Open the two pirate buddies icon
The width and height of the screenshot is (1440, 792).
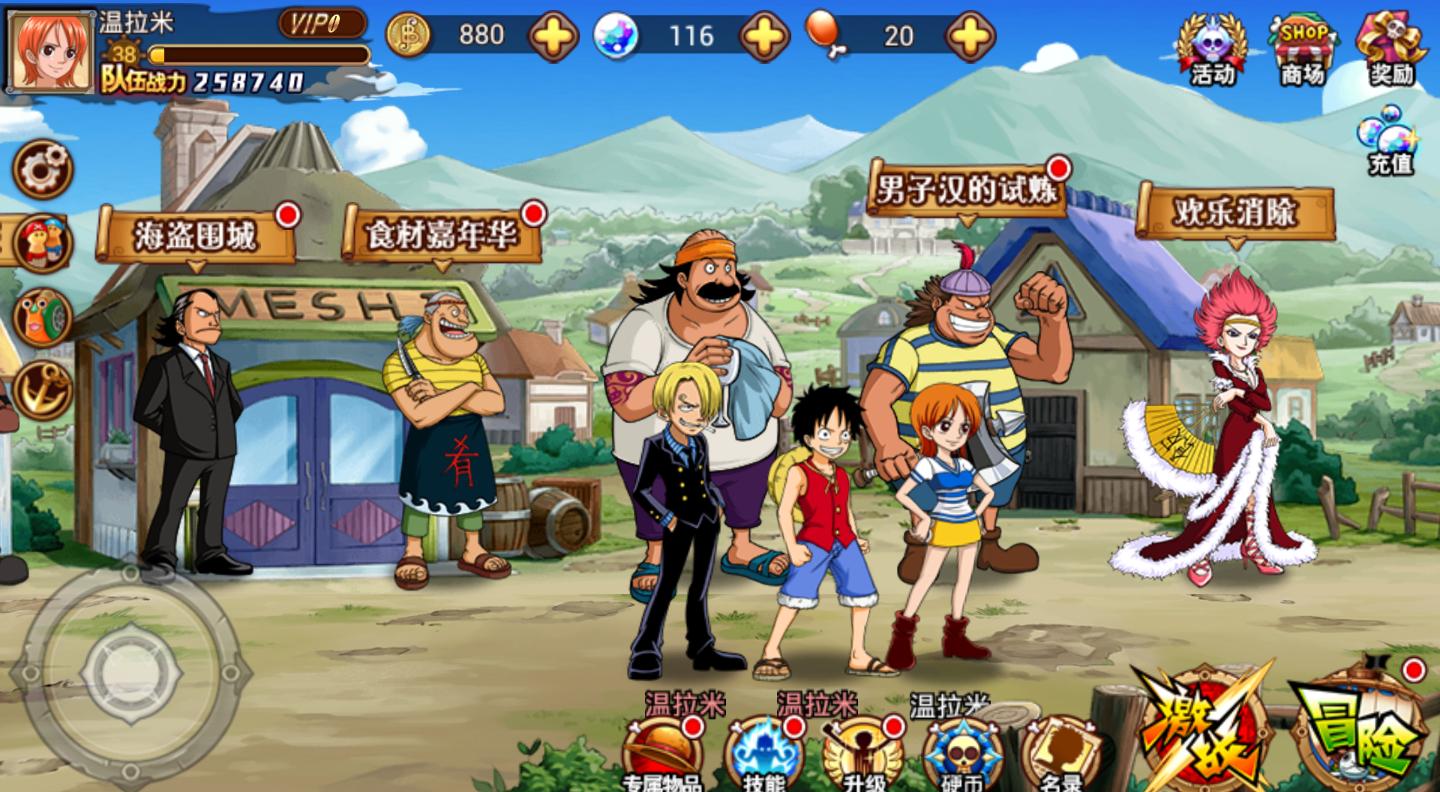[43, 243]
